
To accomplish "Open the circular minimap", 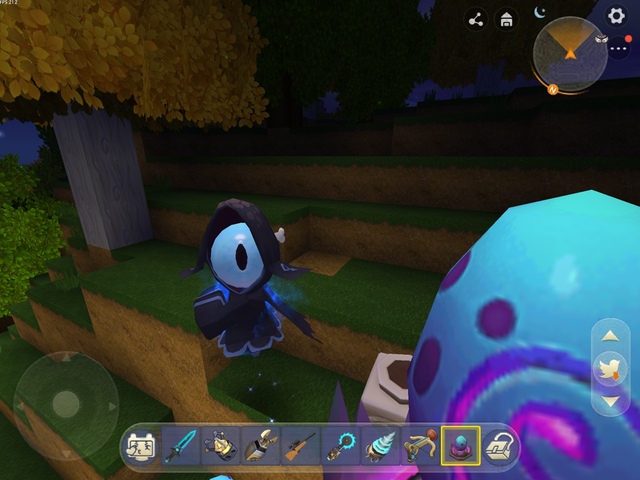I will click(570, 55).
